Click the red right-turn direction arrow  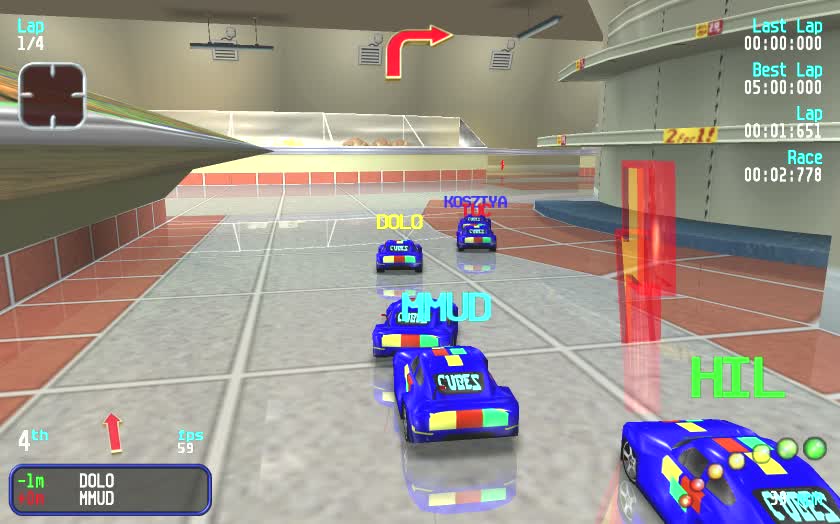pyautogui.click(x=415, y=49)
